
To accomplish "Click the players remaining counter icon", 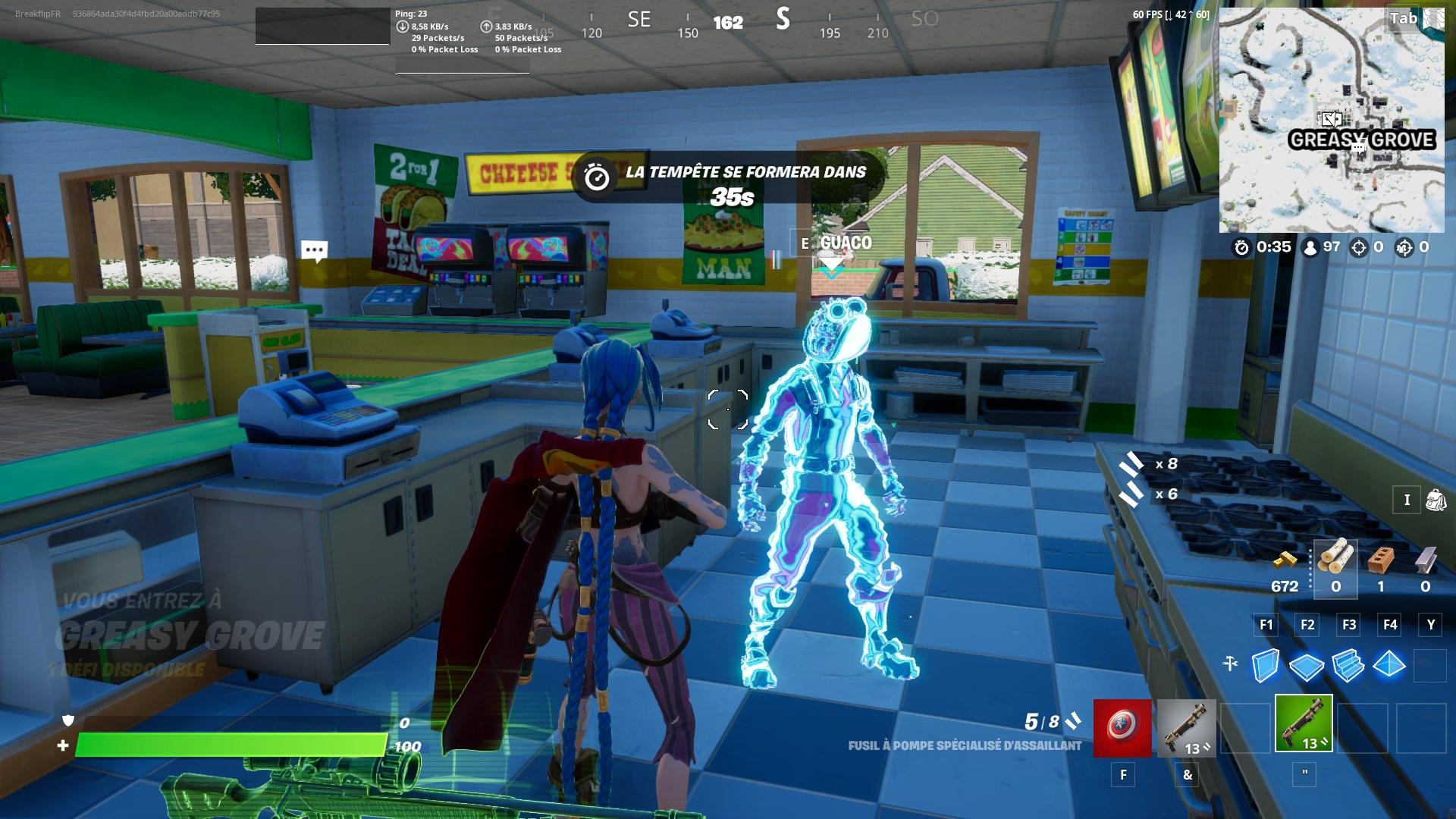I will [1310, 248].
